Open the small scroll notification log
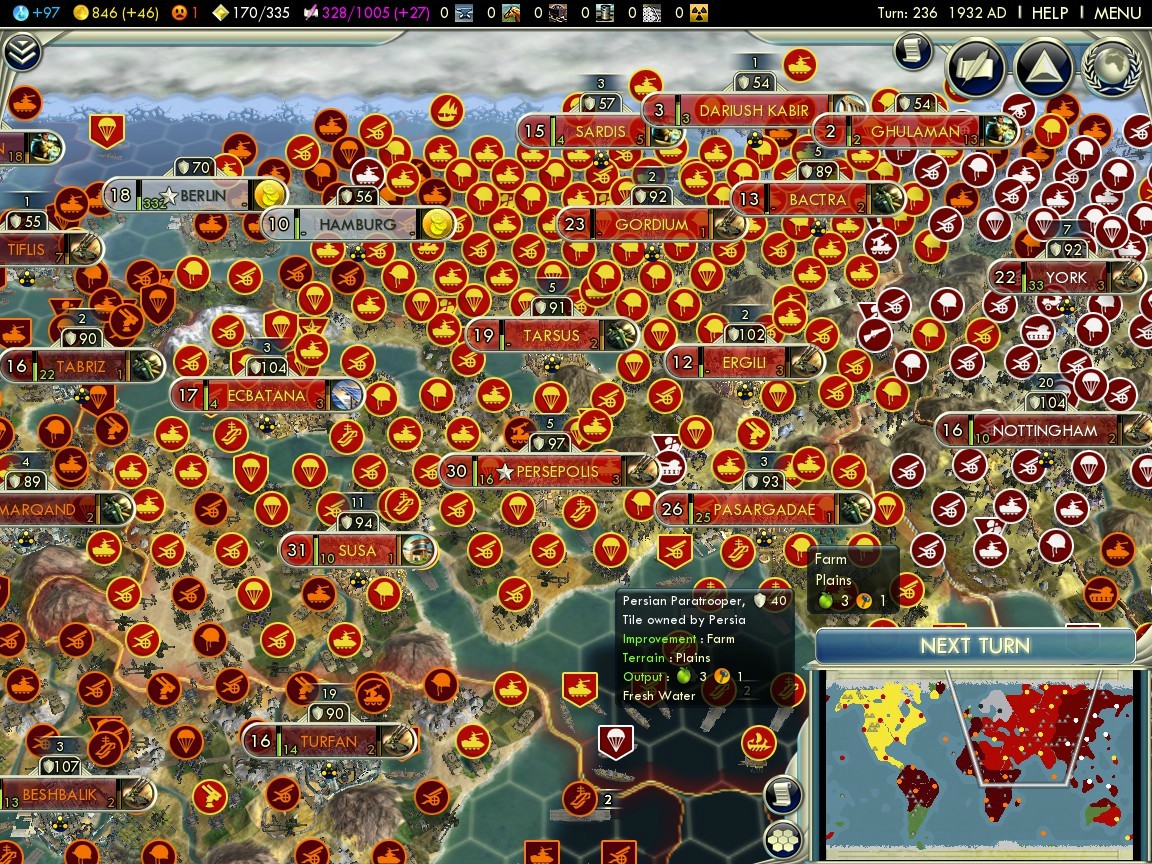Image resolution: width=1152 pixels, height=864 pixels. [911, 51]
